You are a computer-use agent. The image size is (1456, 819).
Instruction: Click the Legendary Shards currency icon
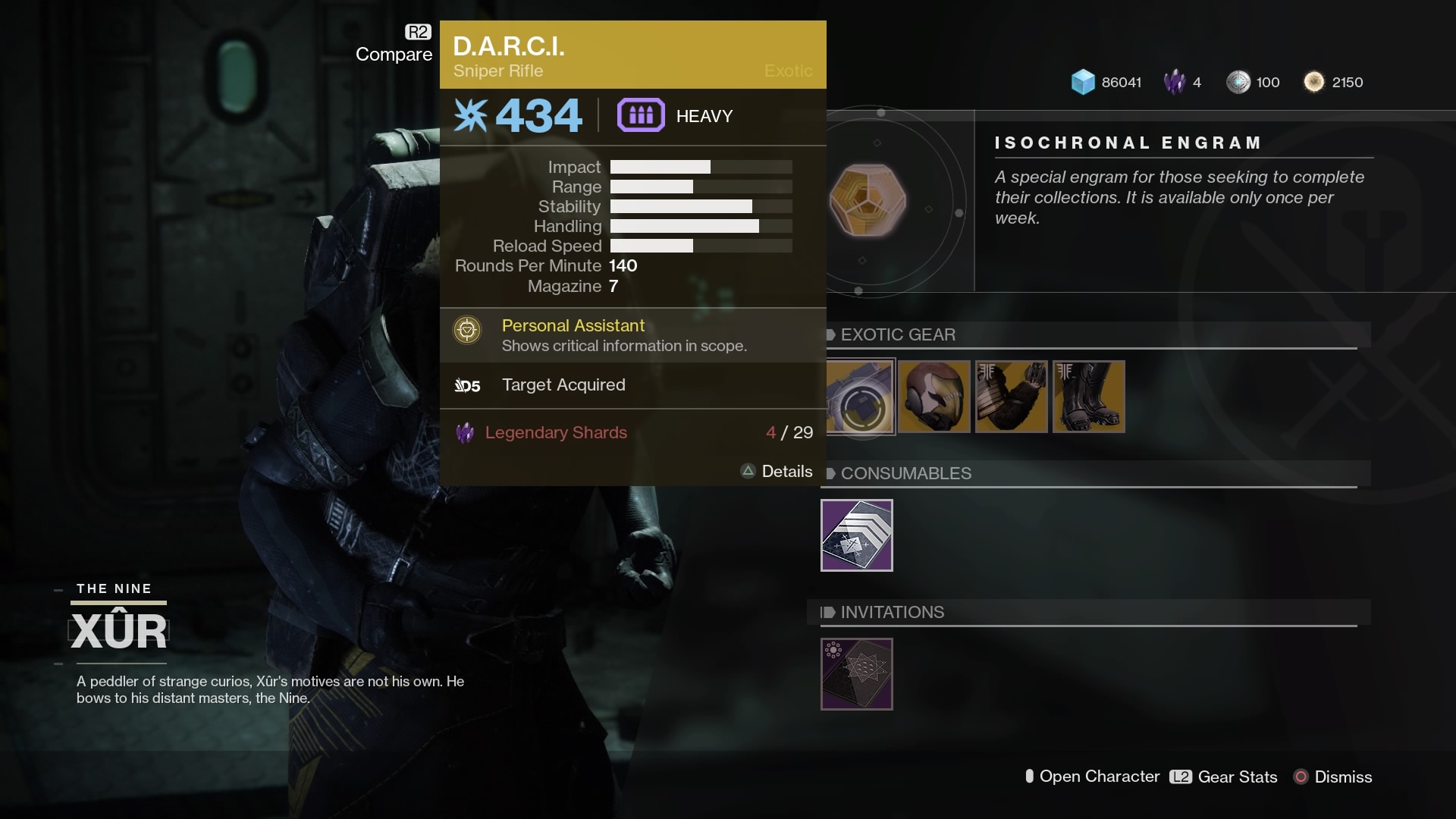coord(1175,82)
